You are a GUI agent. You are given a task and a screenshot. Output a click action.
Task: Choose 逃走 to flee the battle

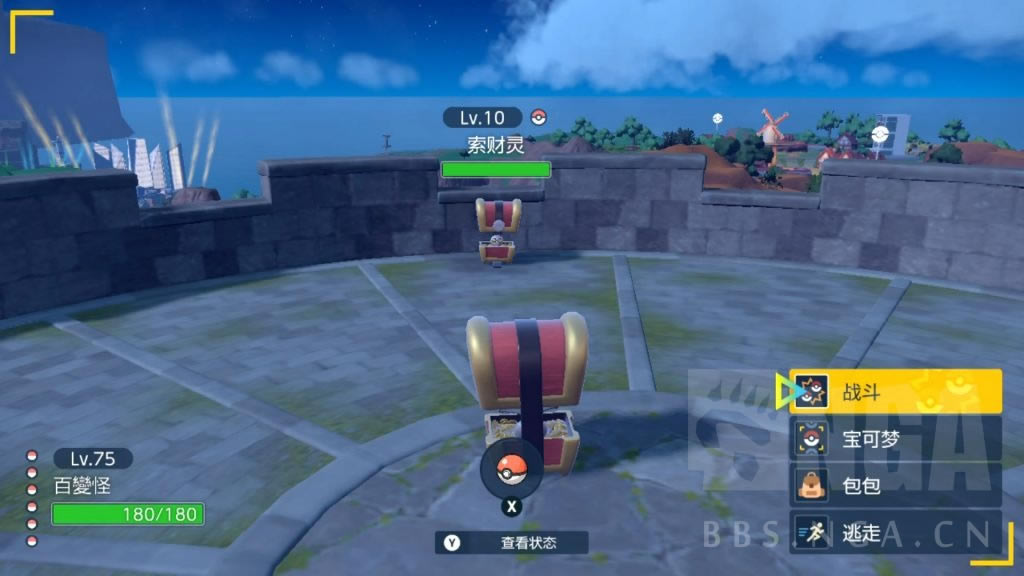point(895,532)
